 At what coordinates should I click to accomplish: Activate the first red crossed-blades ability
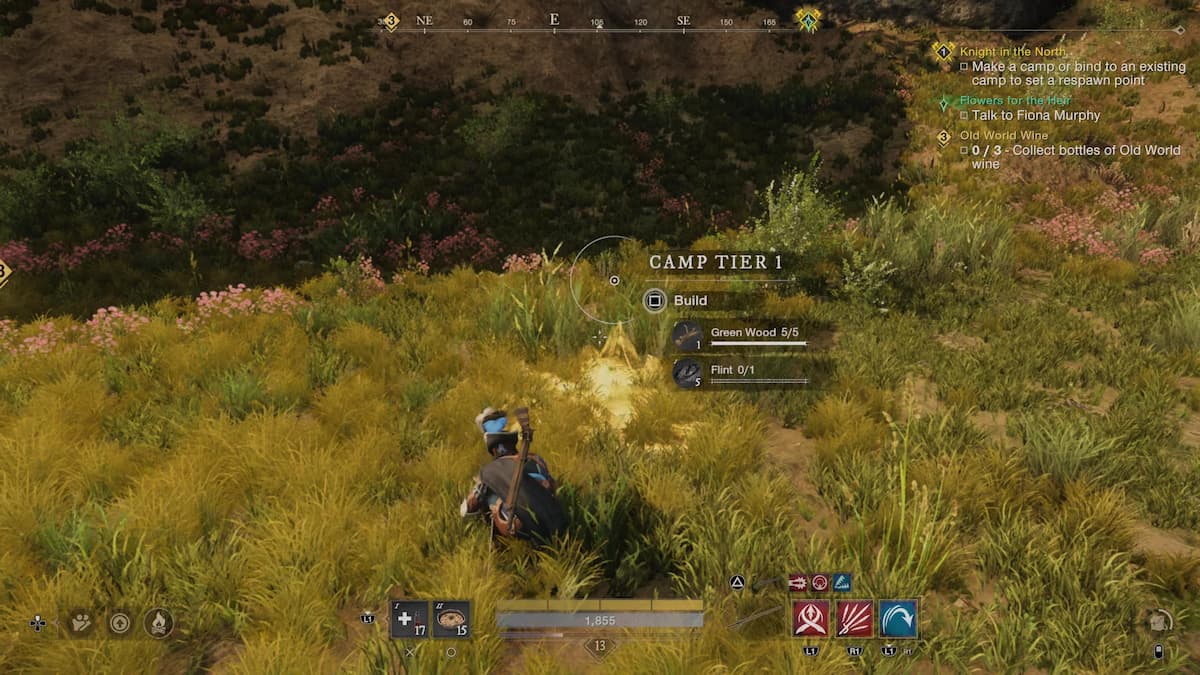coord(810,618)
